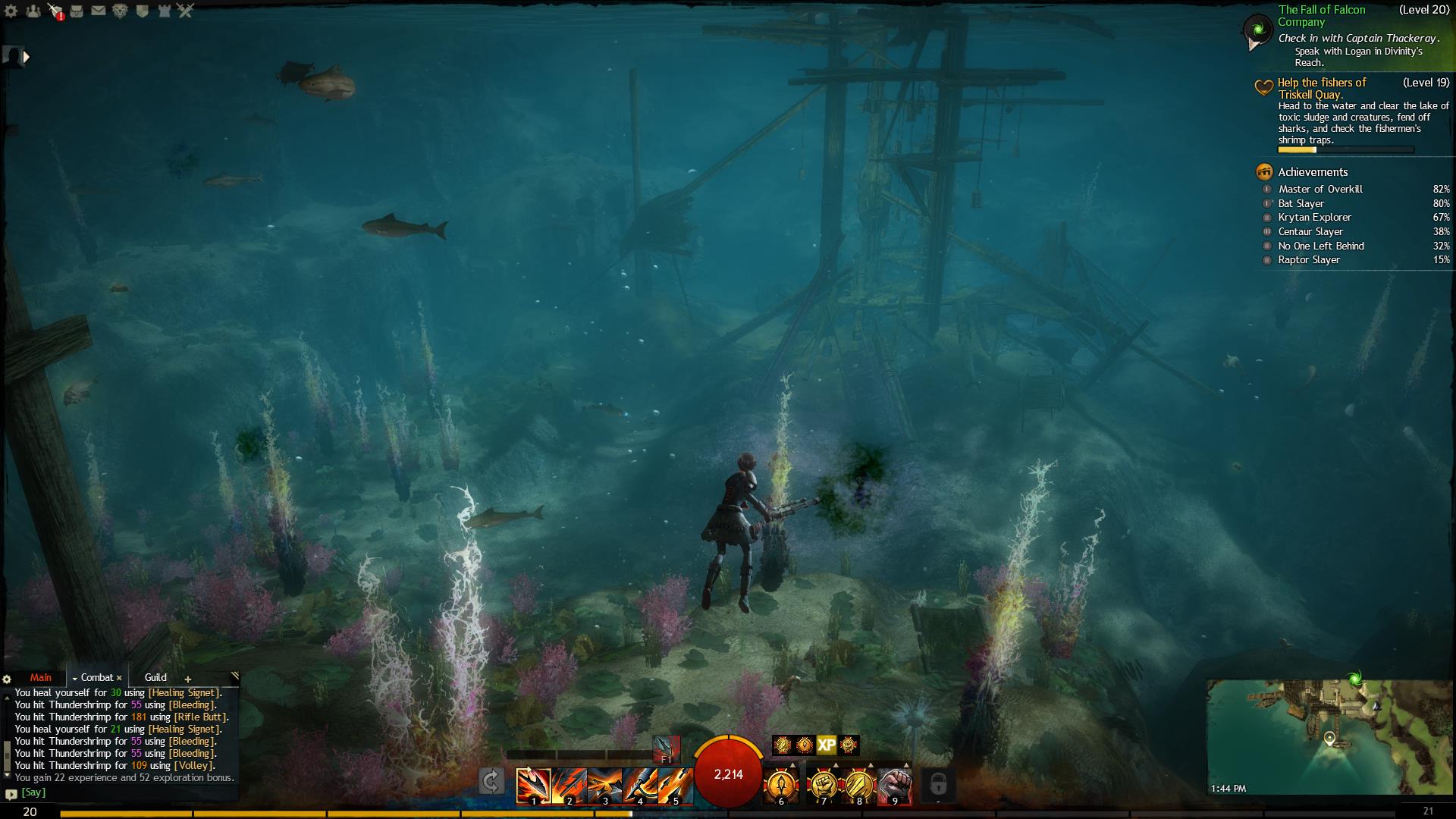Swap weapons with the circular arrow button

pos(491,781)
